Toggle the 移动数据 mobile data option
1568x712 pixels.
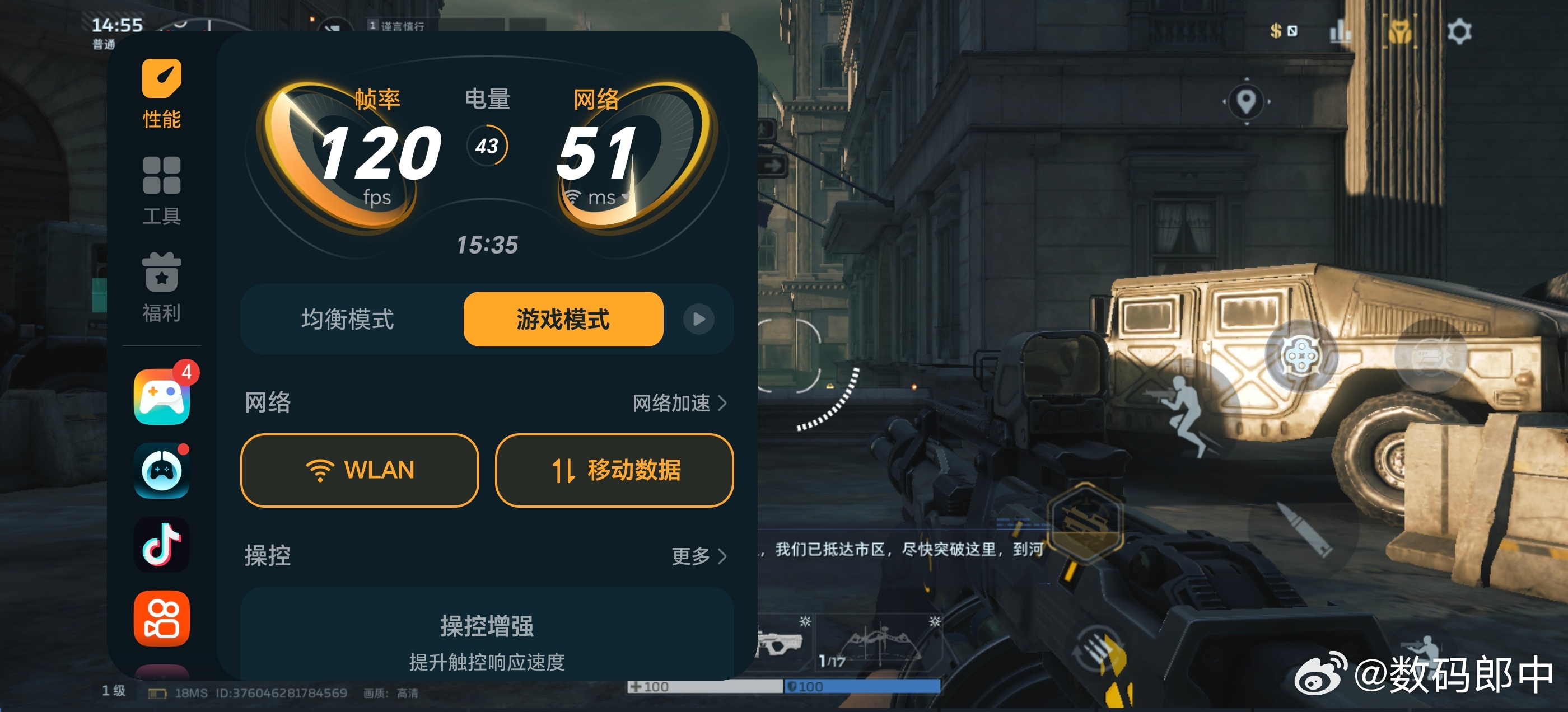[614, 470]
